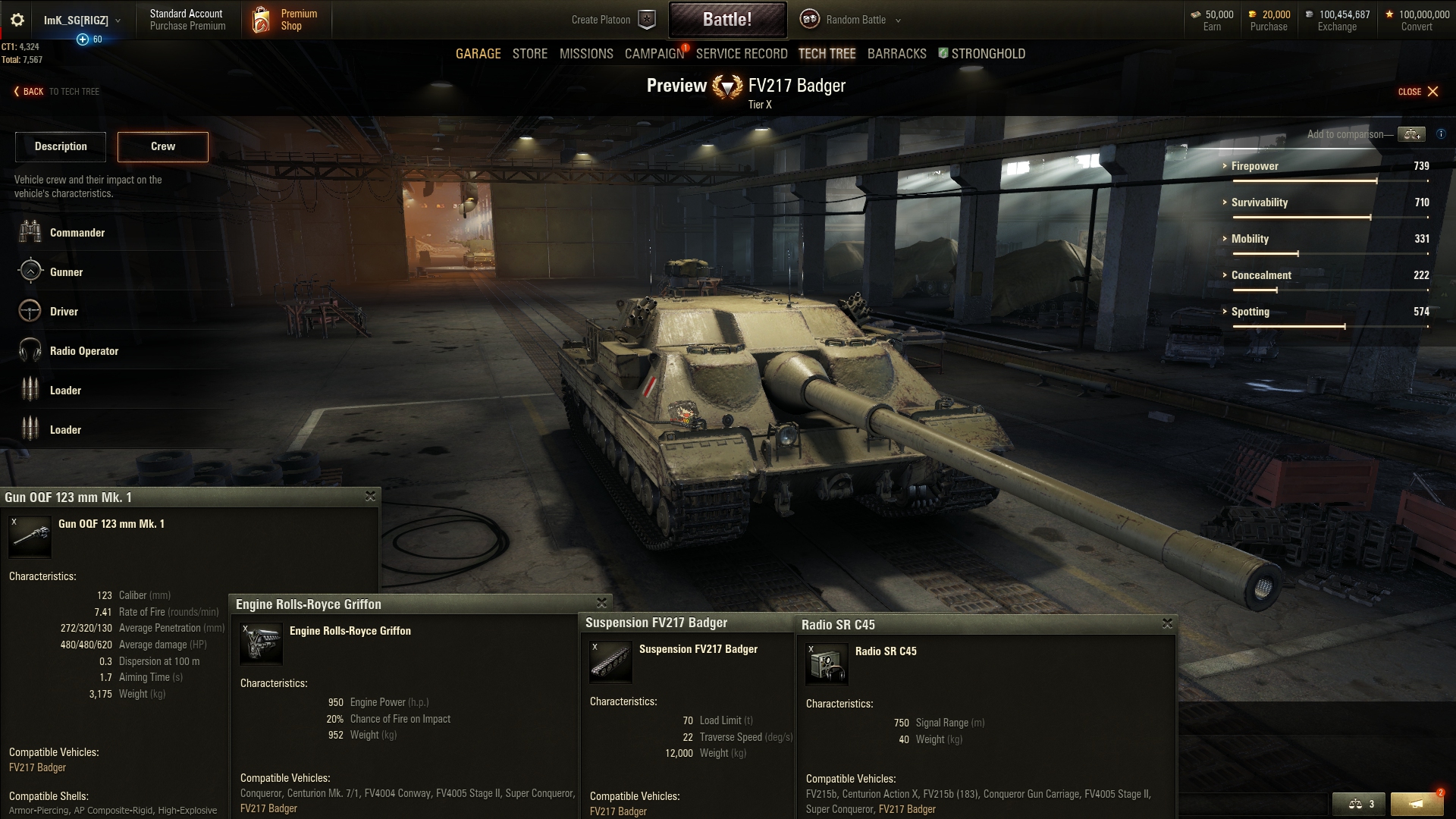Expand the Firepower characteristics
Screen dimensions: 1456x819
[1254, 166]
